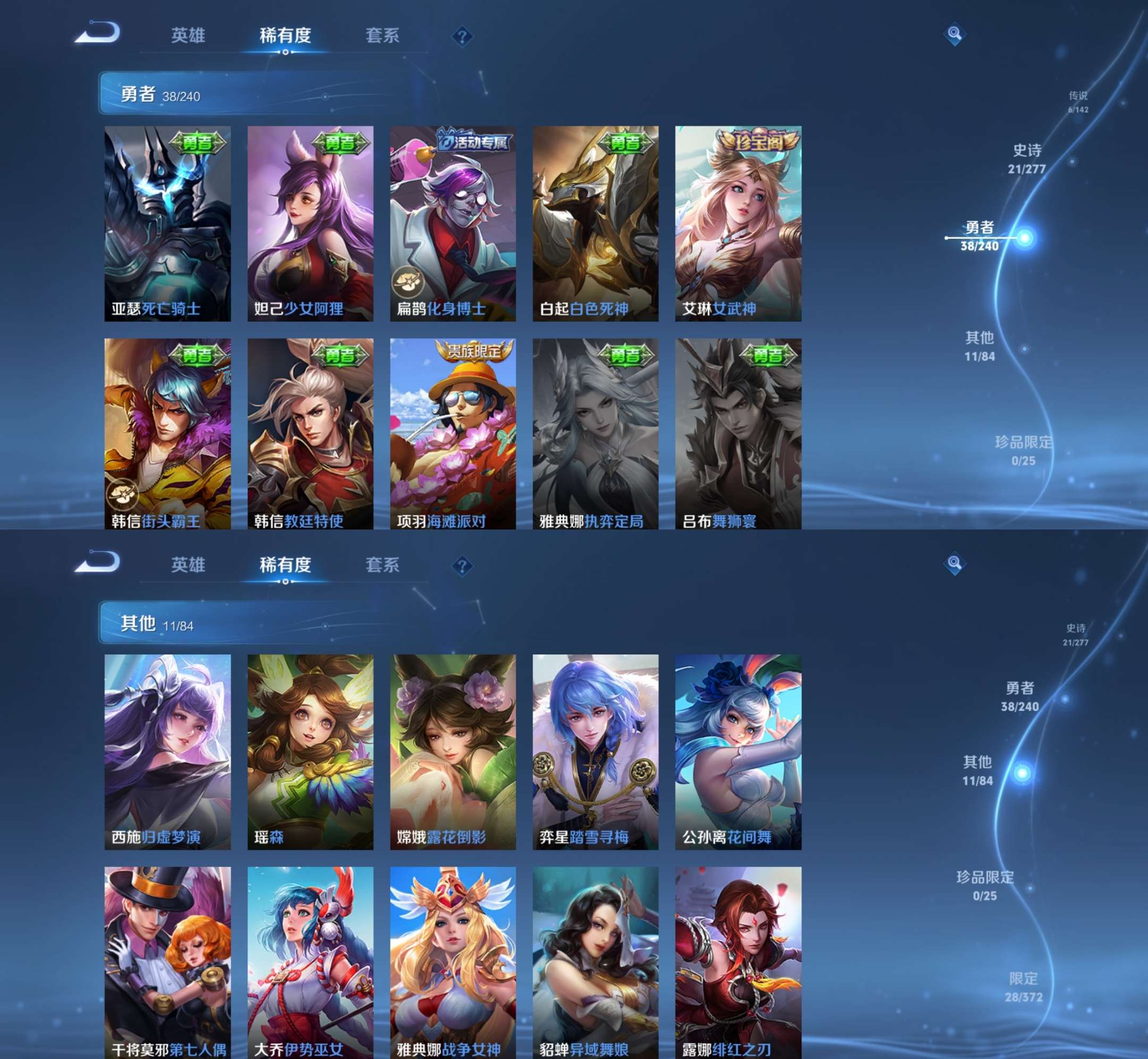Select the 瑶 森 skin card
The image size is (1148, 1059).
tap(310, 752)
